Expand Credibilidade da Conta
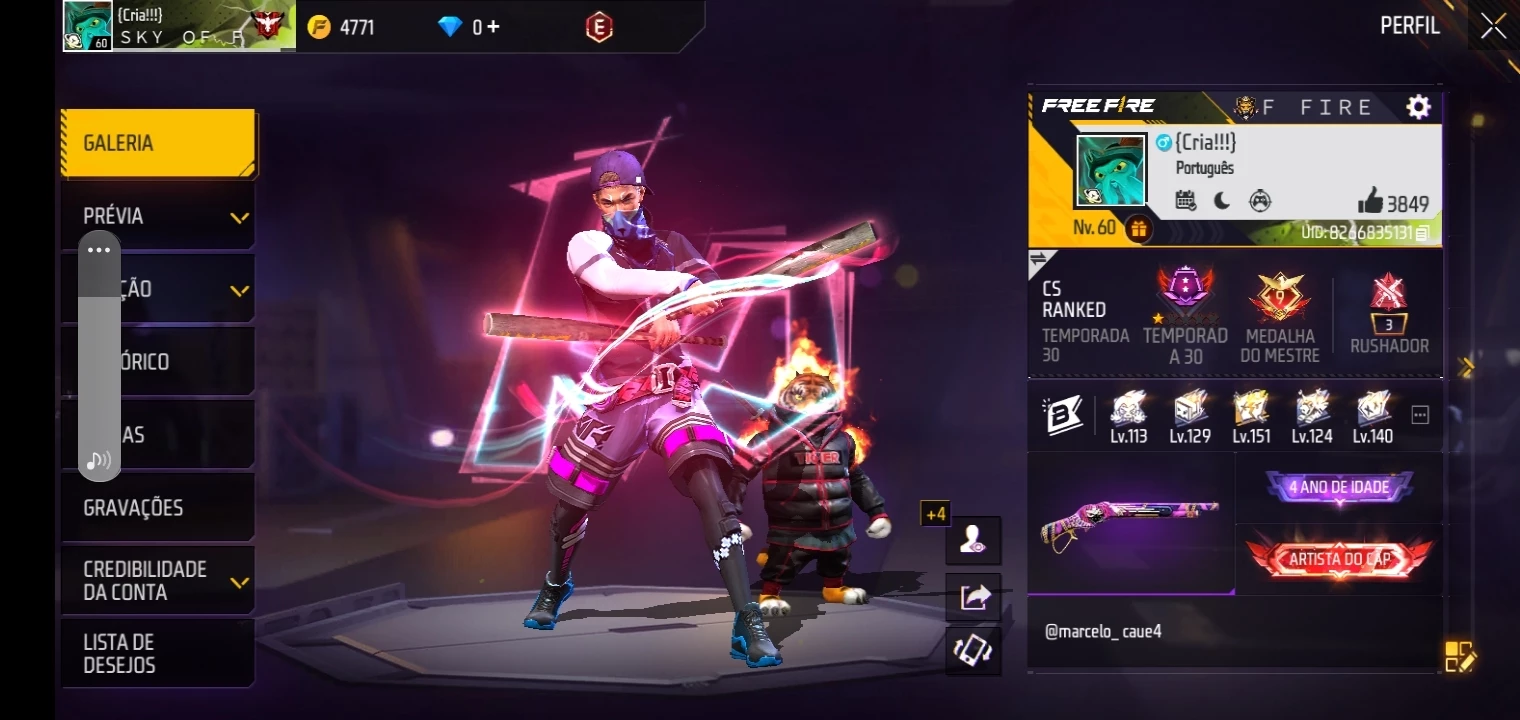Image resolution: width=1520 pixels, height=720 pixels. pos(157,580)
